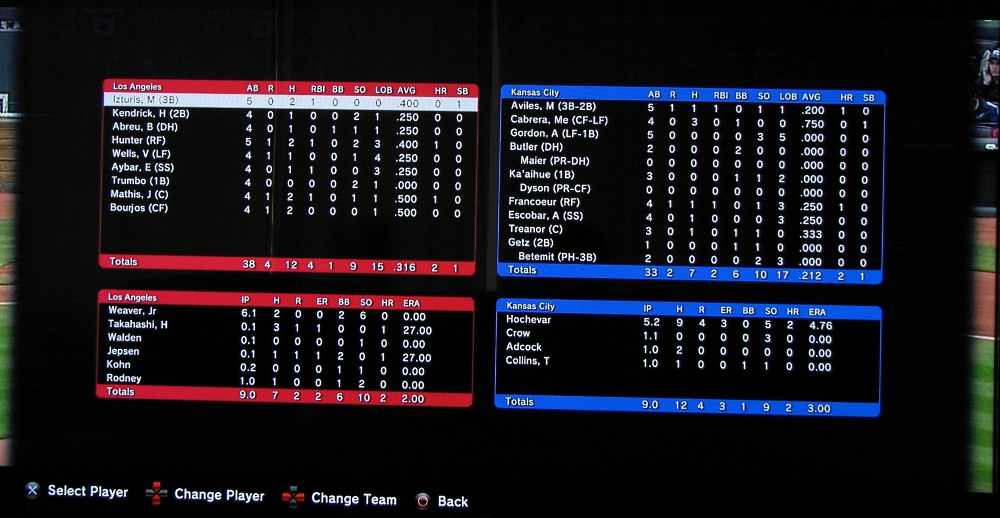
Task: Select Cabrera, Me batter row
Action: tap(558, 120)
